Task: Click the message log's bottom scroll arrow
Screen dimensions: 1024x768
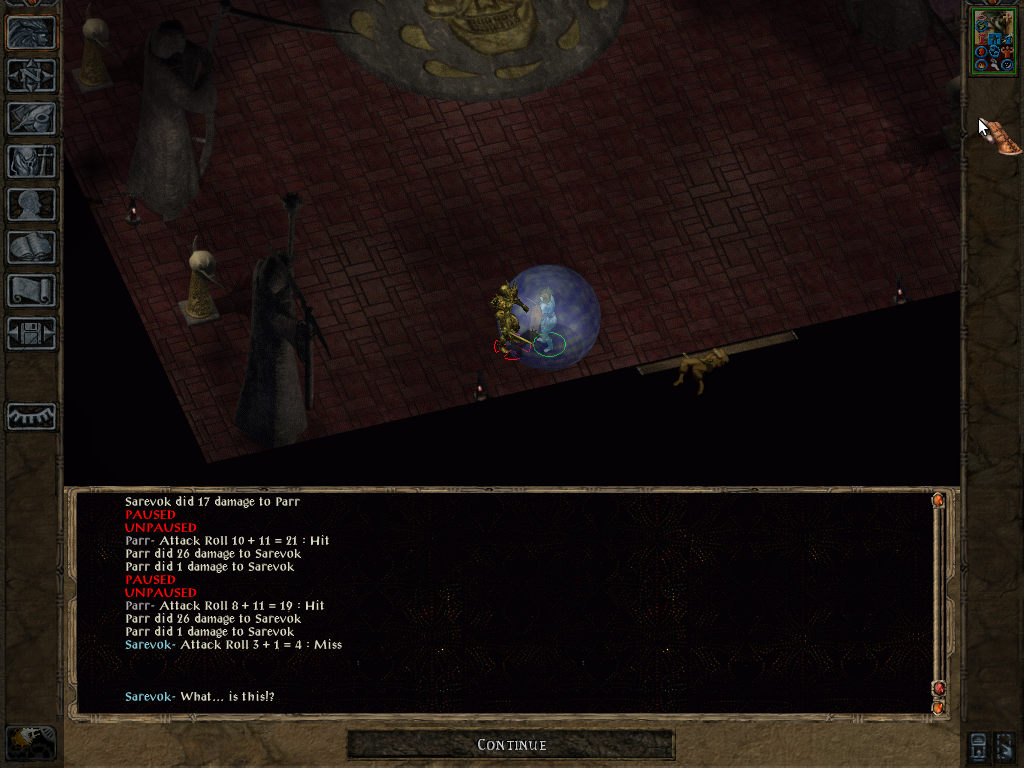Action: coord(938,707)
